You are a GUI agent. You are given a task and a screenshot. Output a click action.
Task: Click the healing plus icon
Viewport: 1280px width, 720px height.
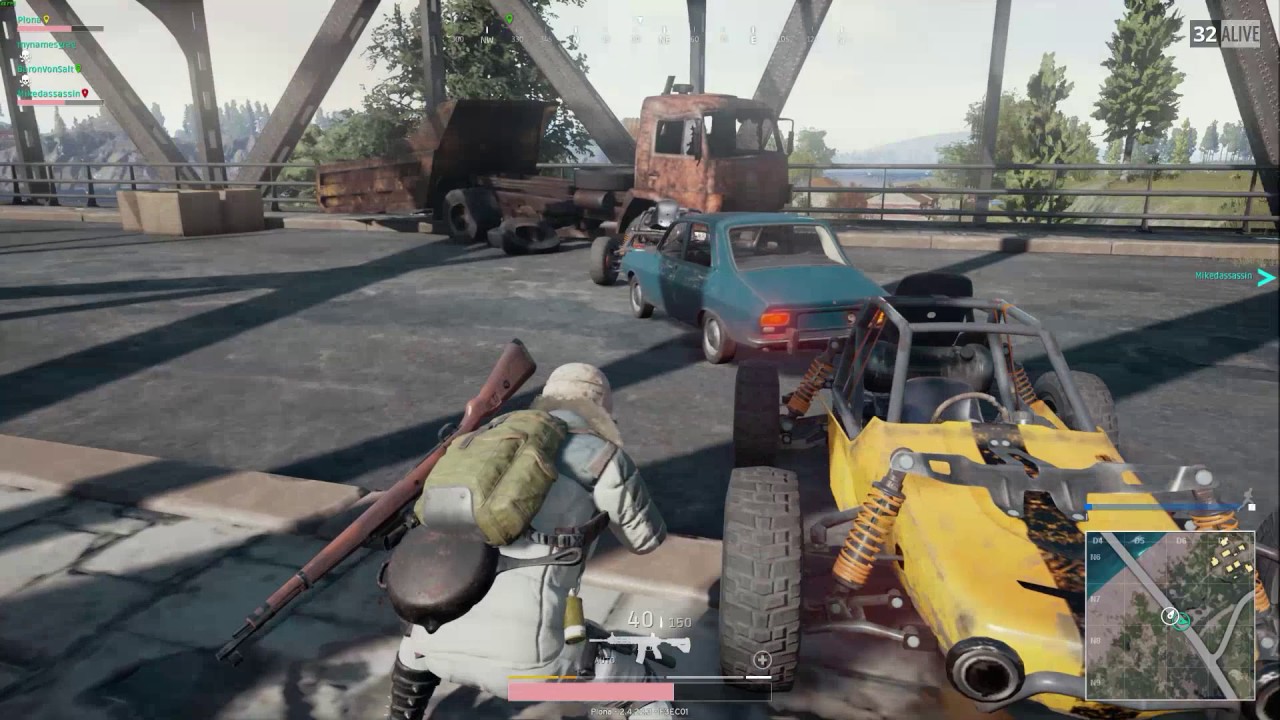click(762, 659)
